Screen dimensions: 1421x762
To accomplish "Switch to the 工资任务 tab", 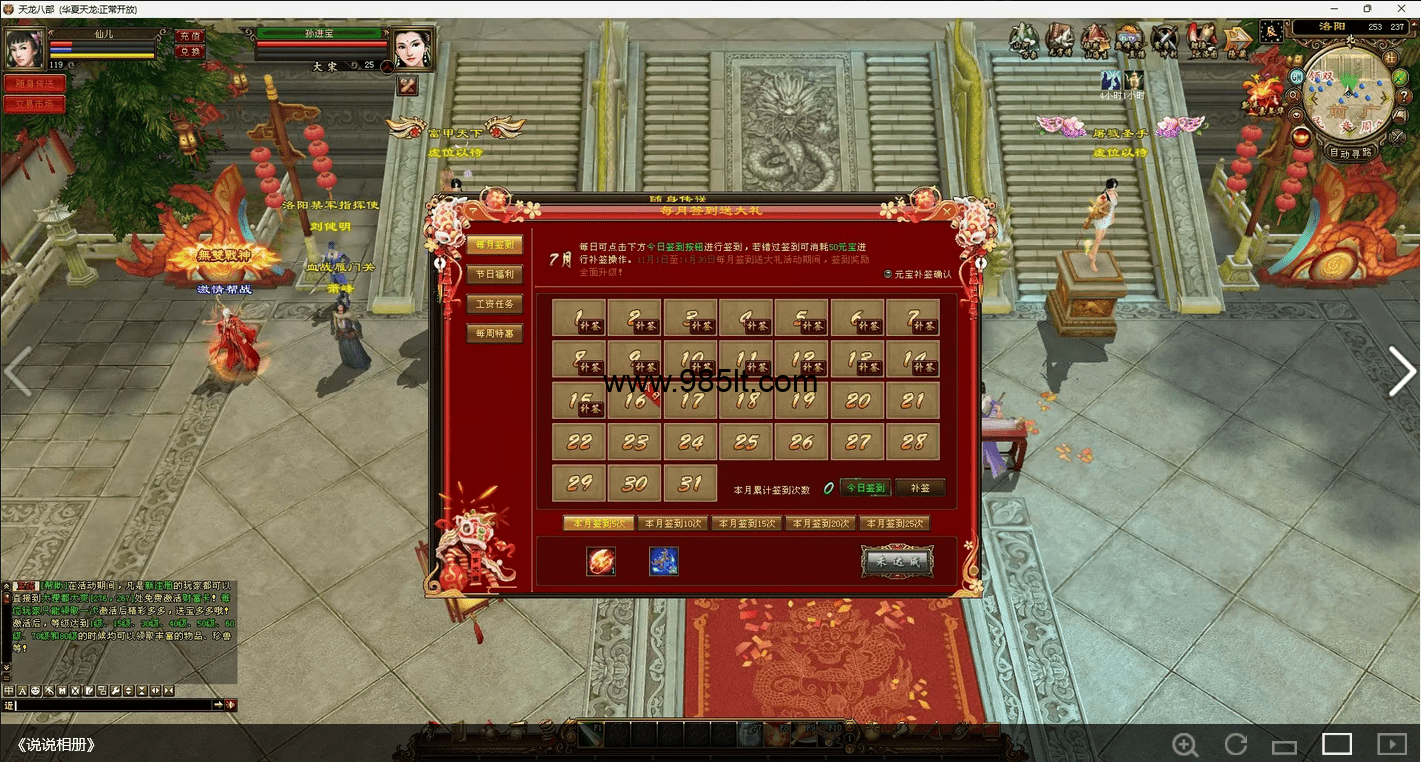I will [494, 304].
